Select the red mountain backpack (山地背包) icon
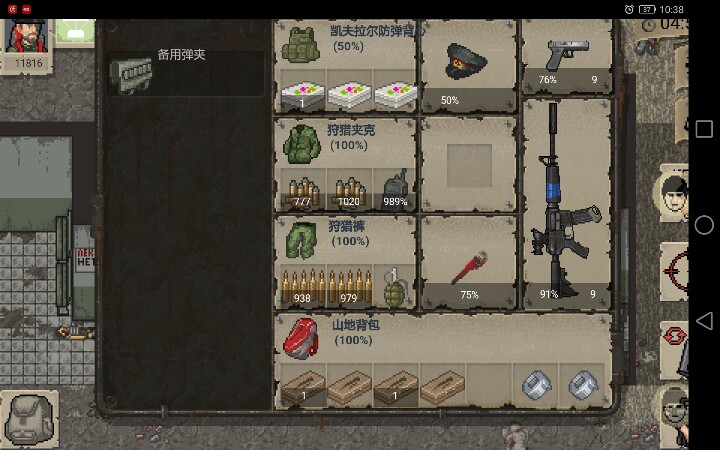The height and width of the screenshot is (450, 720). point(298,336)
